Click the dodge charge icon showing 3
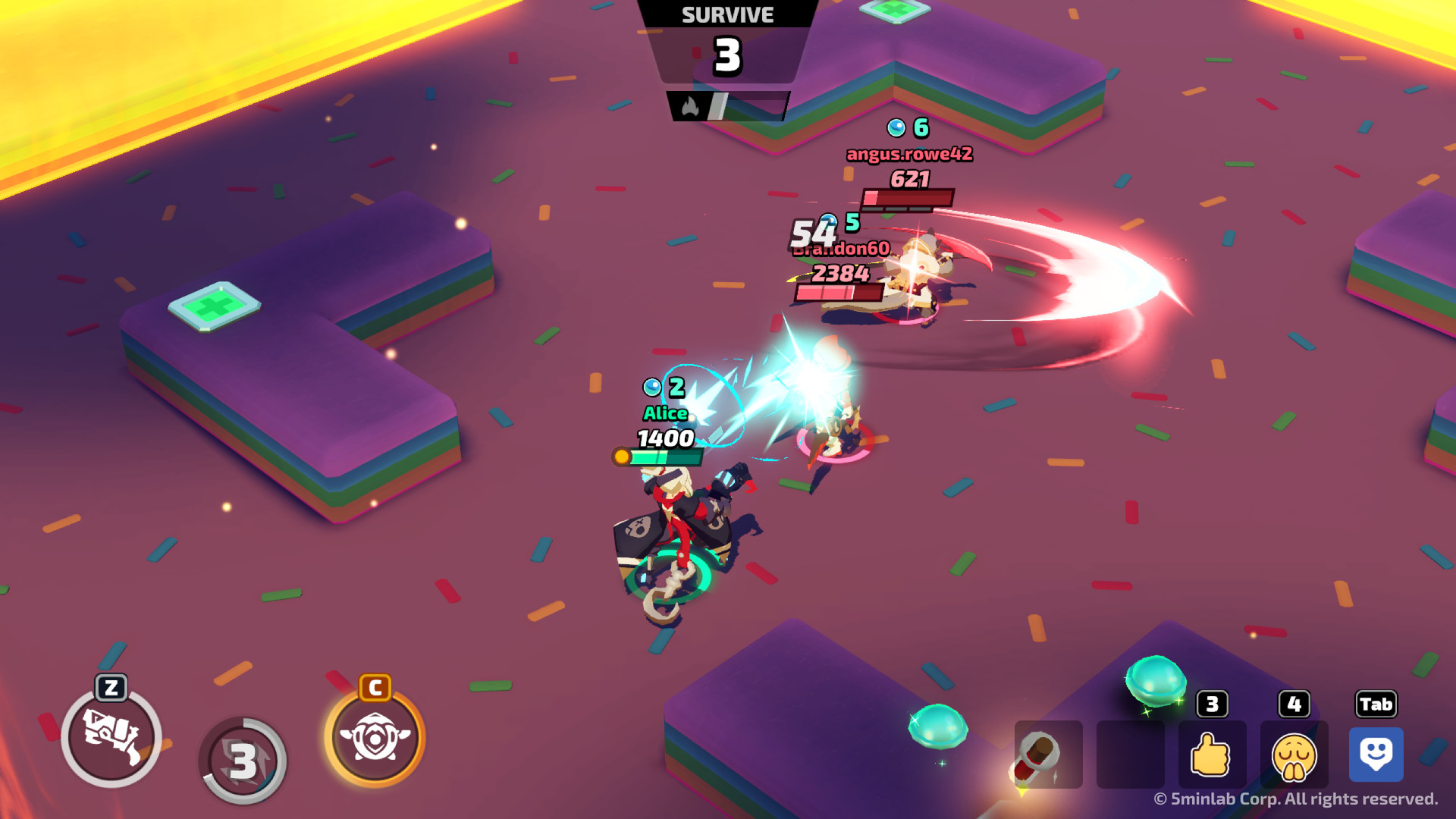1456x819 pixels. tap(244, 757)
